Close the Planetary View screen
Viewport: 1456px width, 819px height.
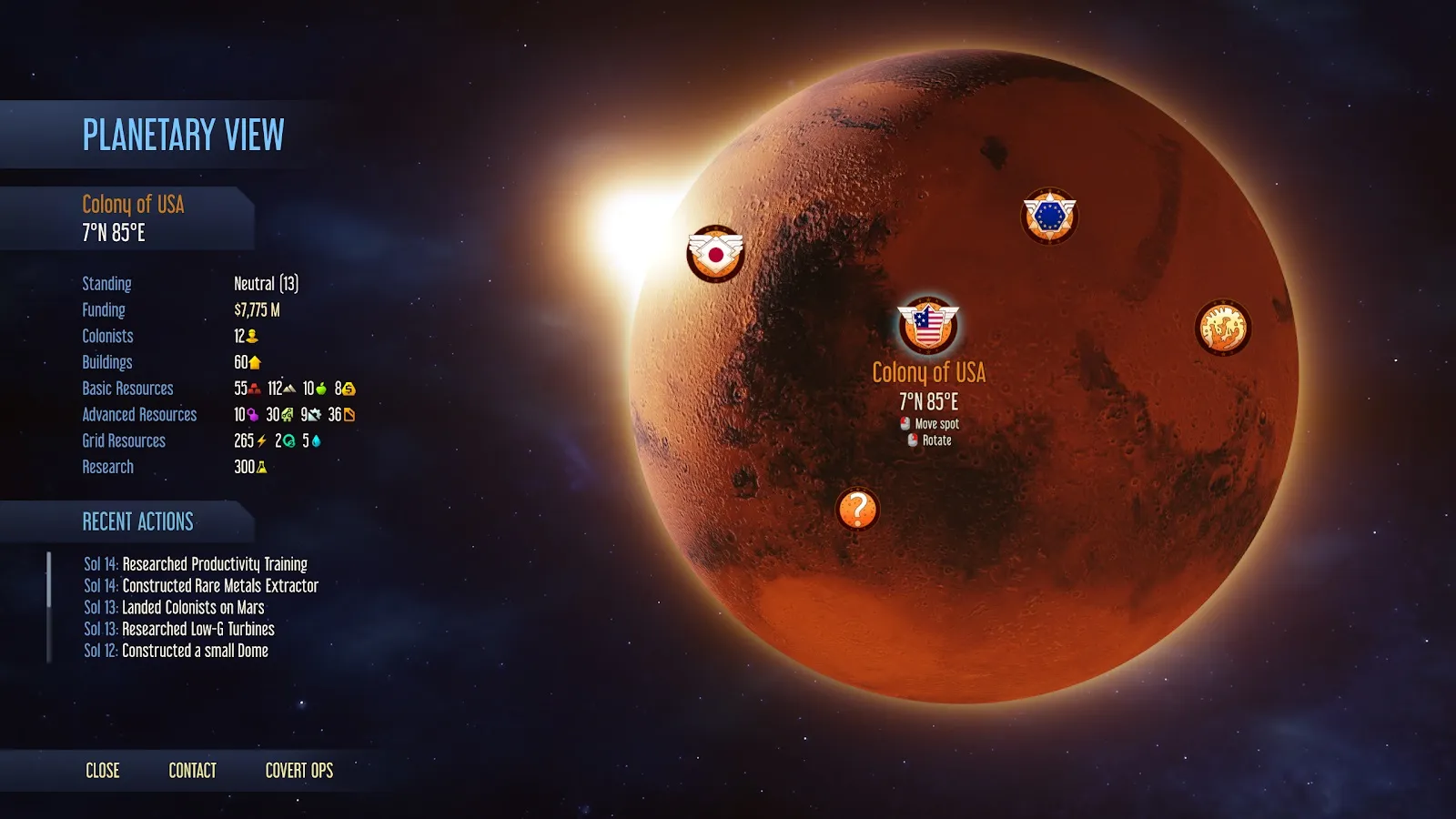click(x=102, y=771)
